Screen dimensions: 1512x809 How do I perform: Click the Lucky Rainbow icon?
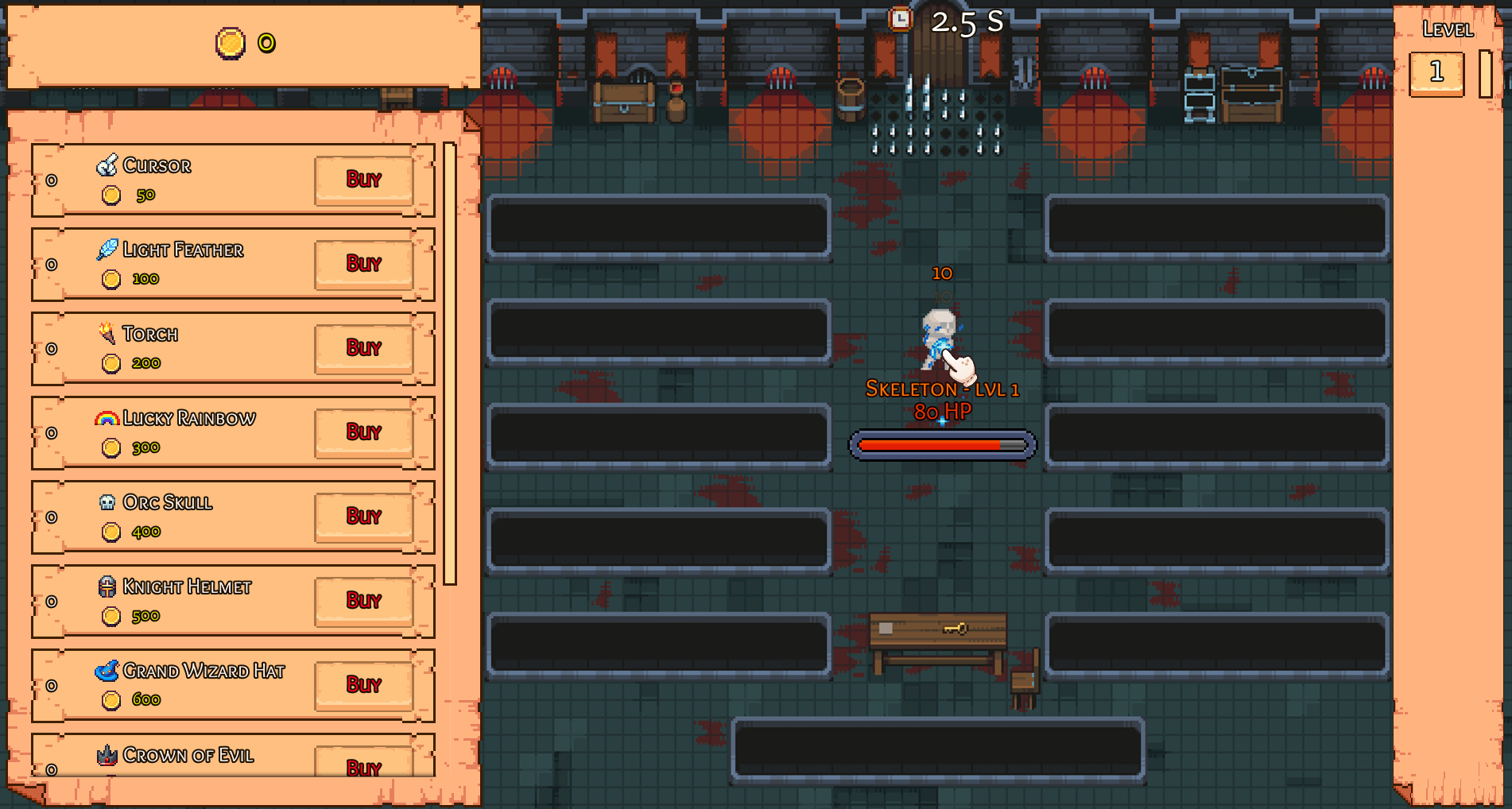pos(106,416)
